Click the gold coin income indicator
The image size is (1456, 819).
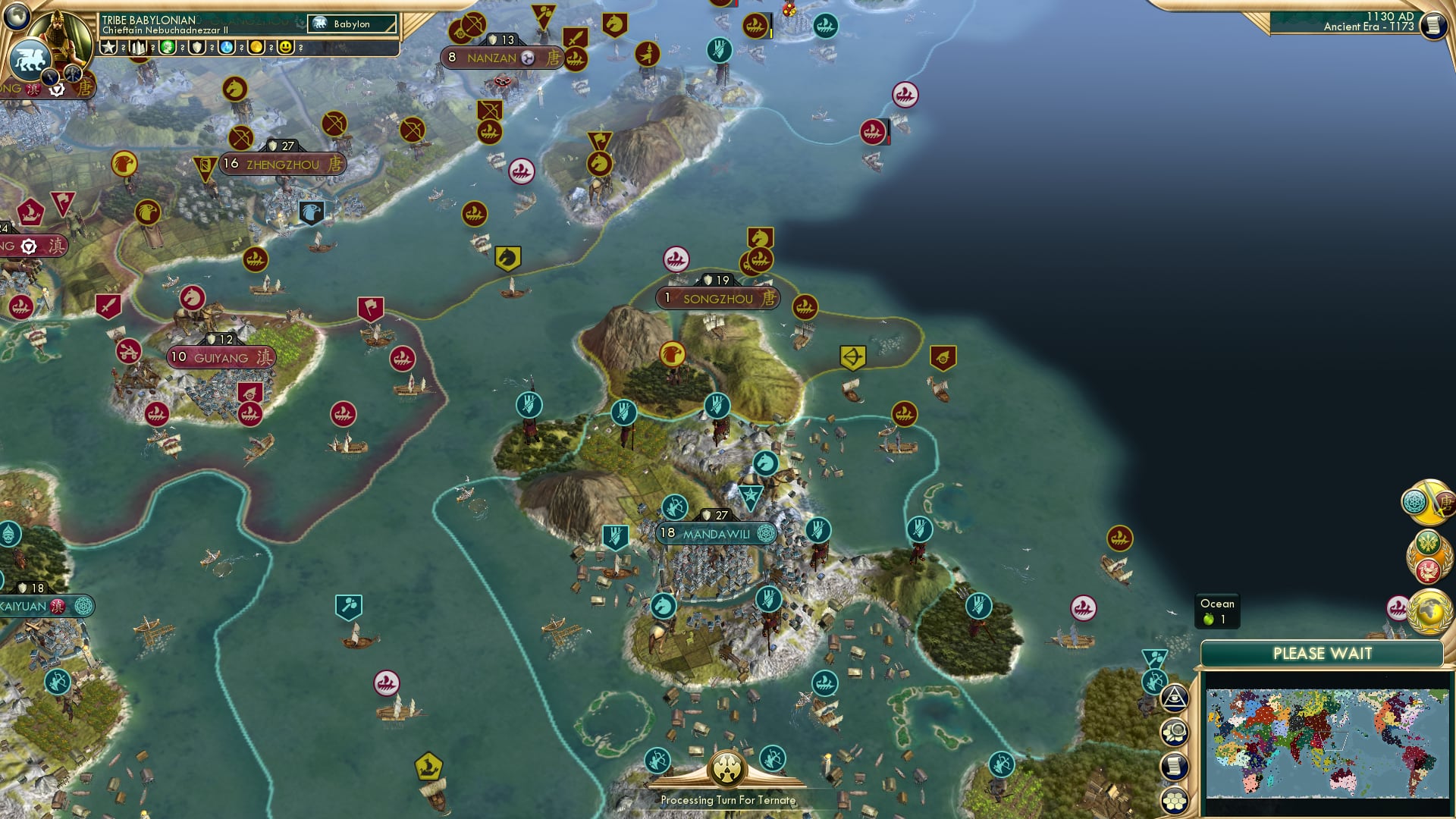pyautogui.click(x=256, y=48)
